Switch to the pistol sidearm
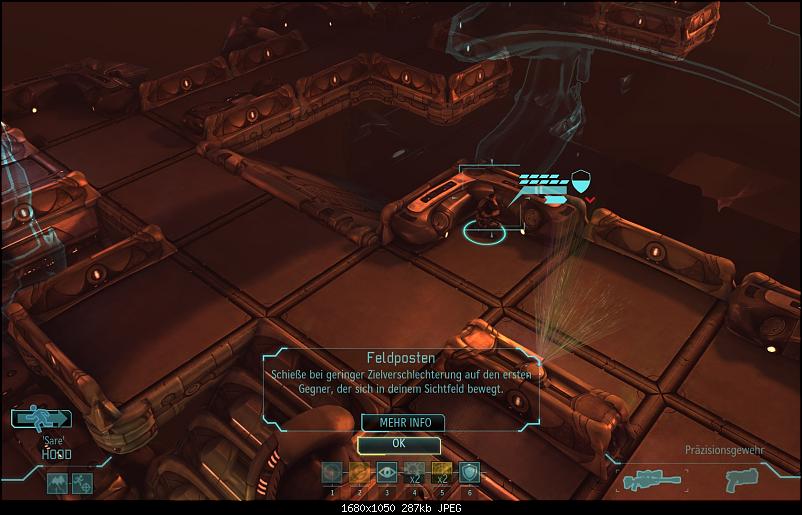The image size is (802, 515). (742, 480)
